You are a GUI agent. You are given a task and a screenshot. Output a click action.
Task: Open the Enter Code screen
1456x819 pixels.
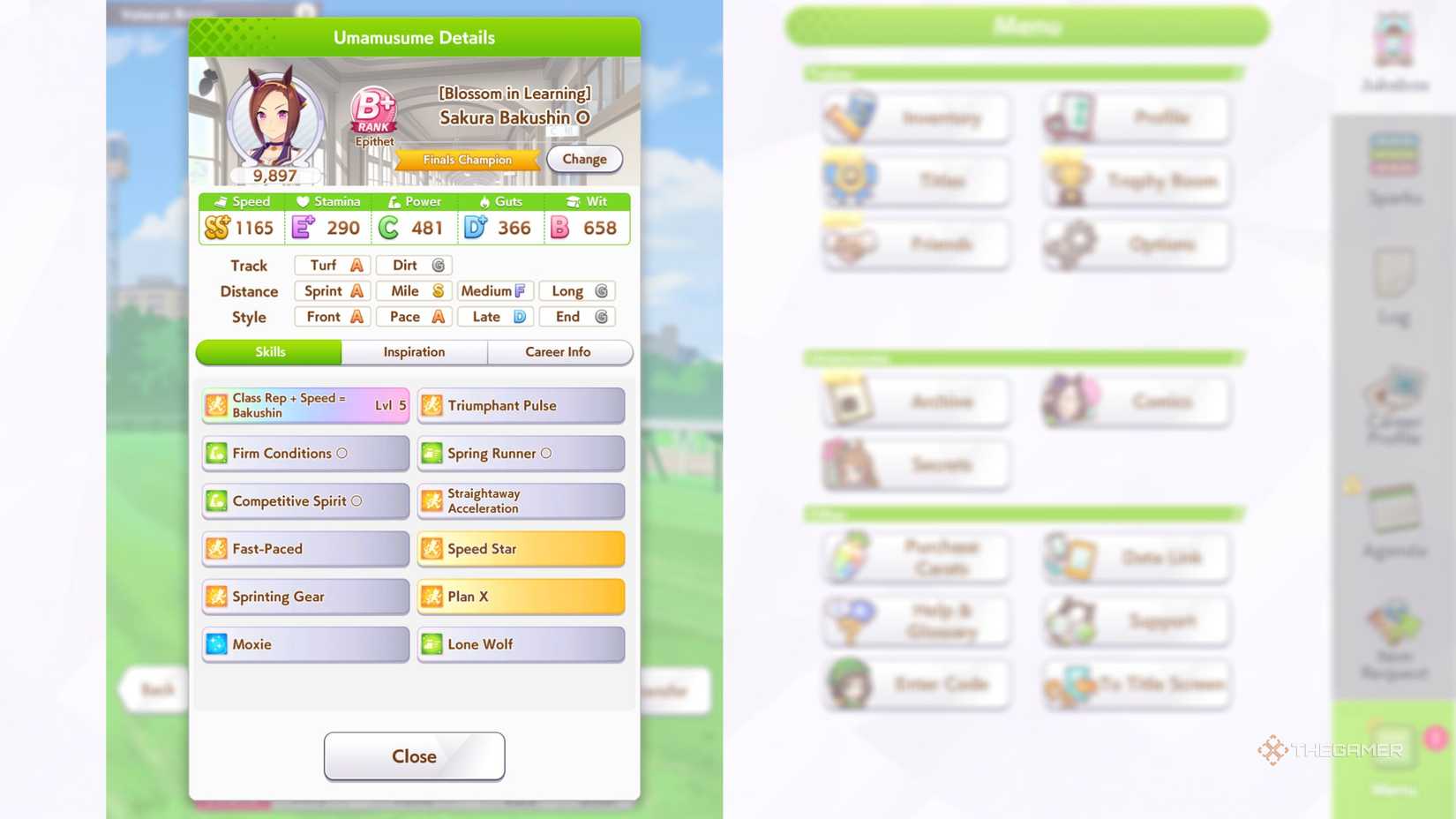click(x=915, y=684)
